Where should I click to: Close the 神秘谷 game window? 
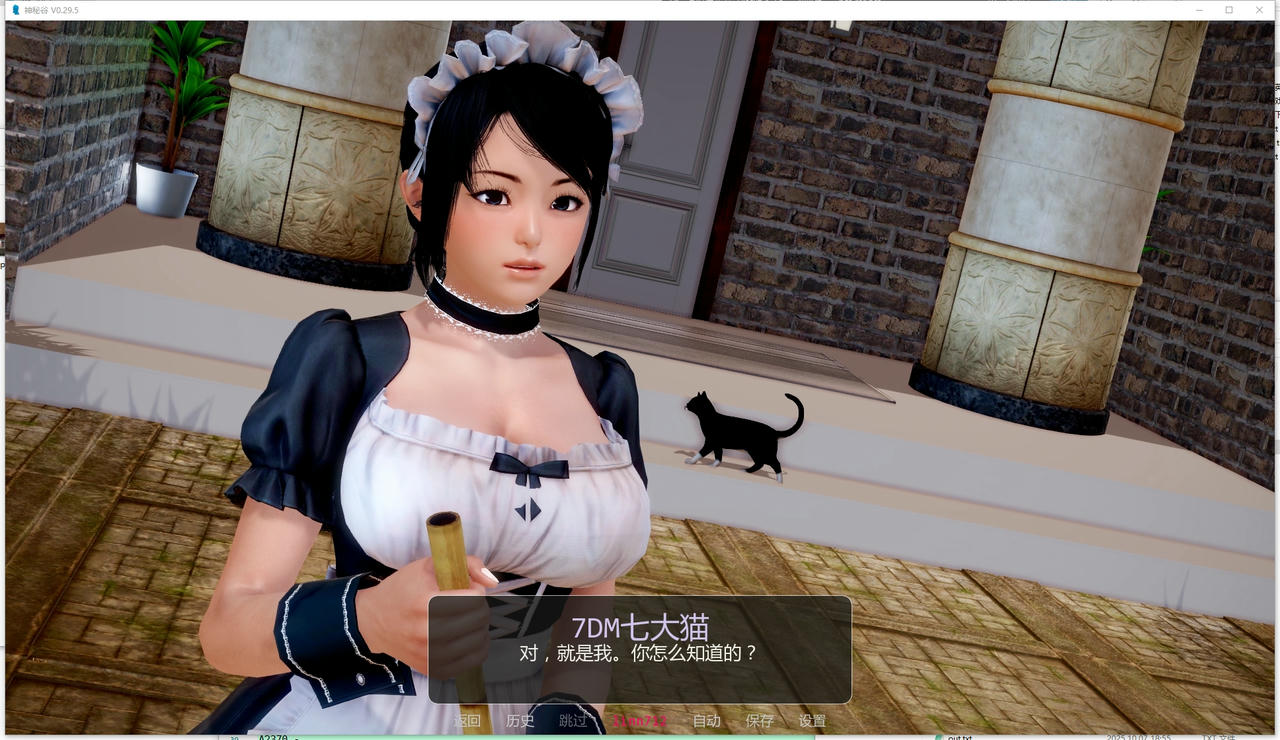click(x=1260, y=9)
